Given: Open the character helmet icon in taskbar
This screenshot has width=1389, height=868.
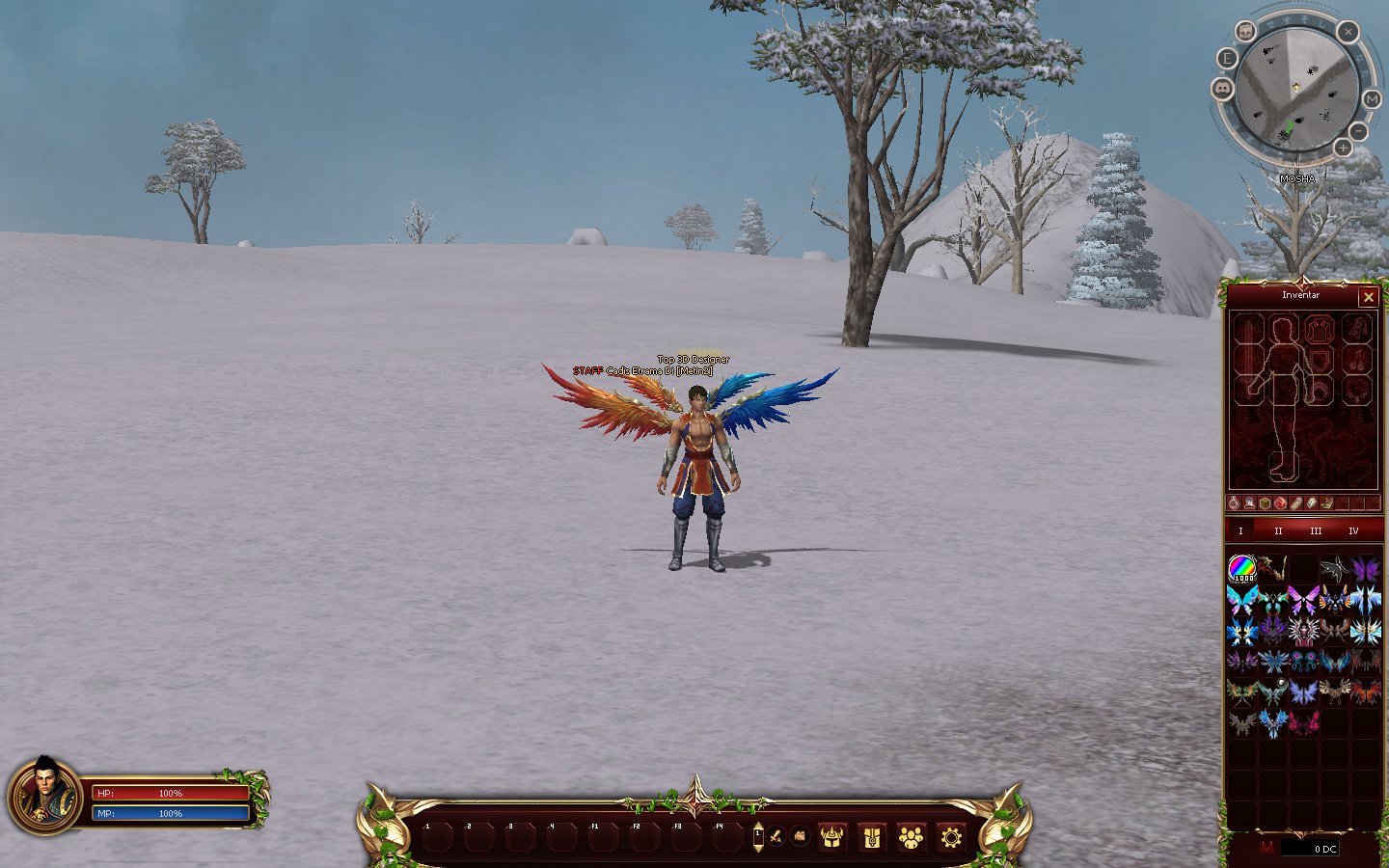Looking at the screenshot, I should (831, 837).
